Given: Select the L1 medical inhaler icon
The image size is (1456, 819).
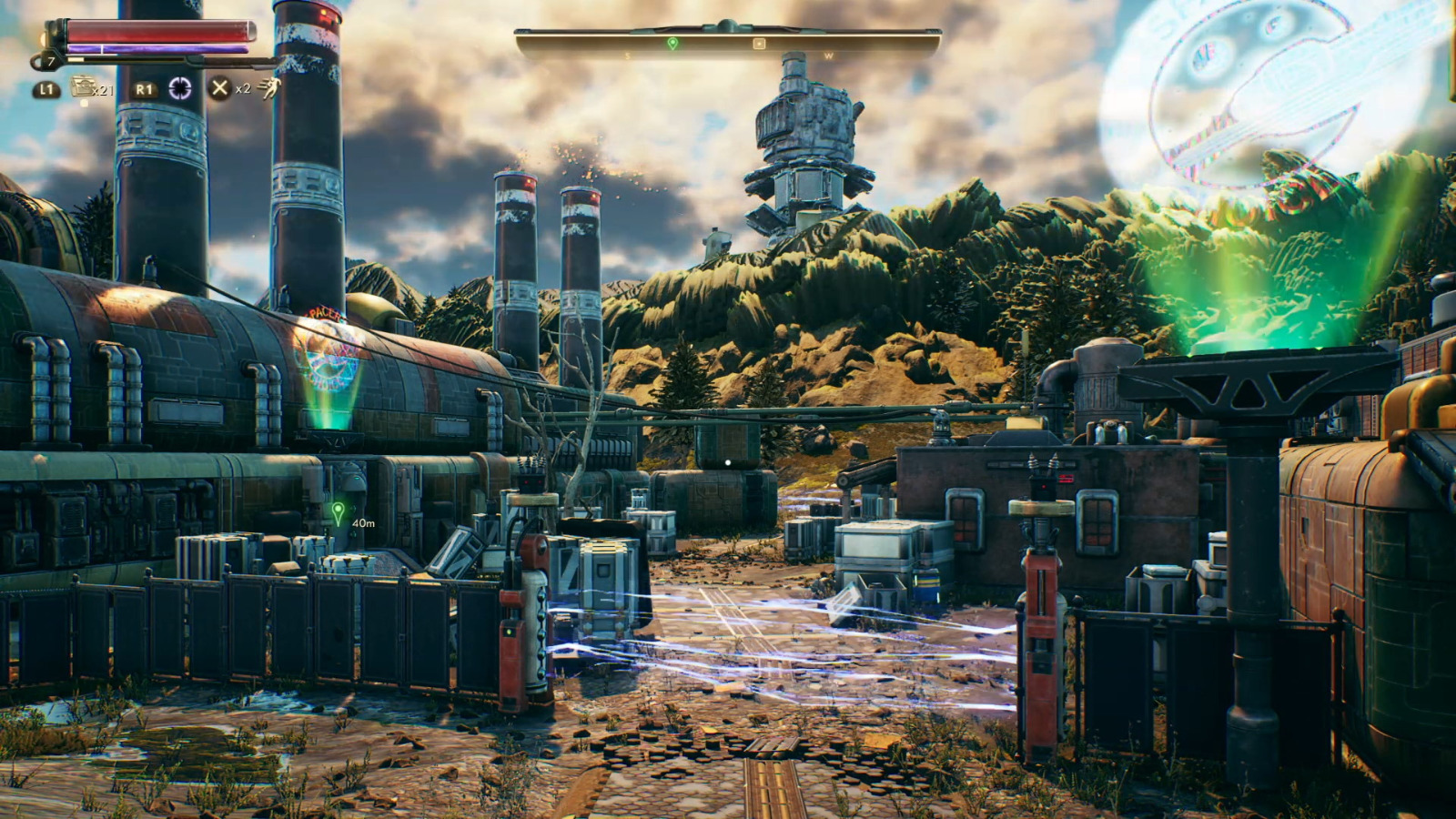Looking at the screenshot, I should point(84,86).
